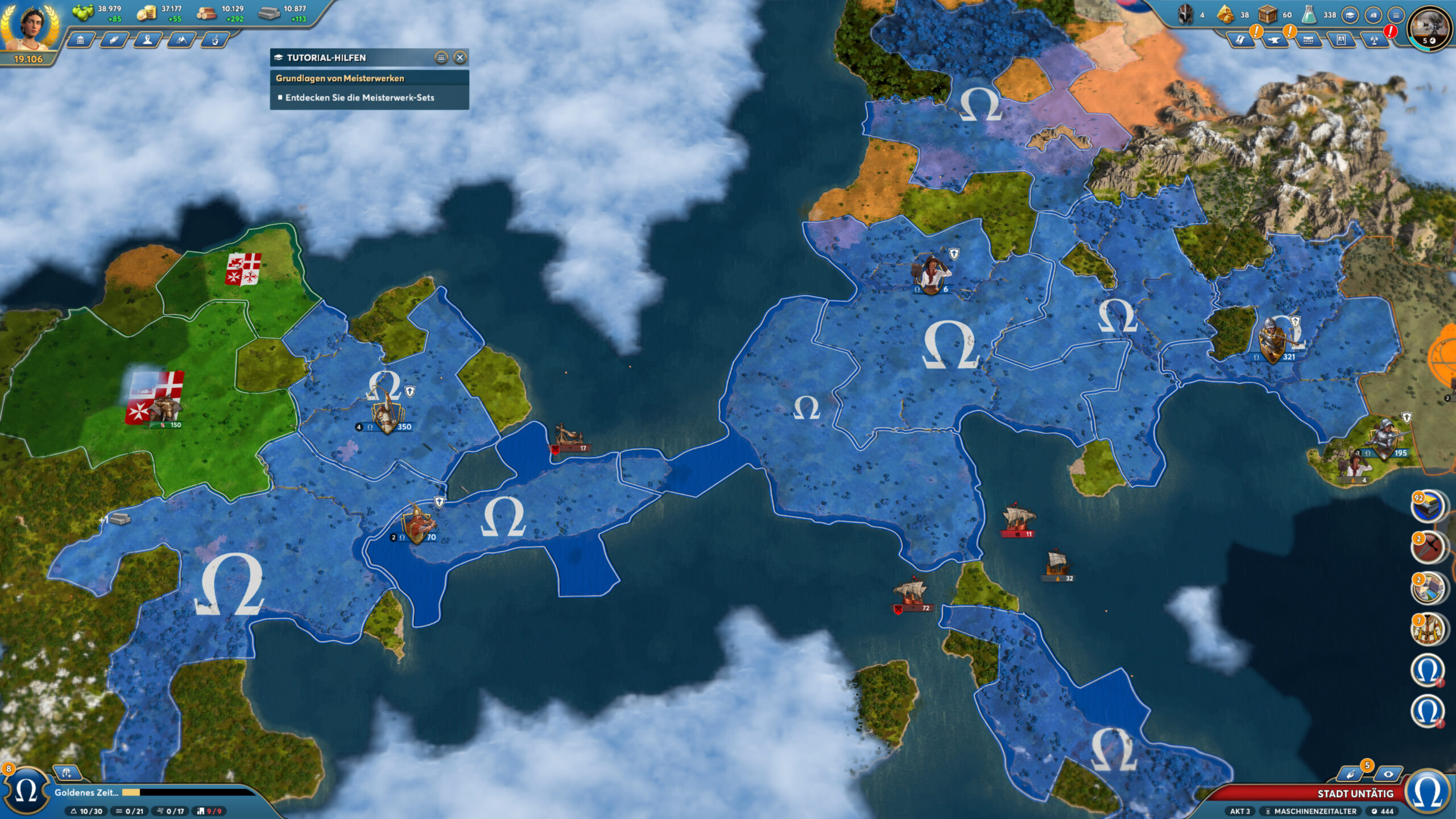Screen dimensions: 1456x819
Task: Open the person silhouette icon menu
Action: (148, 40)
